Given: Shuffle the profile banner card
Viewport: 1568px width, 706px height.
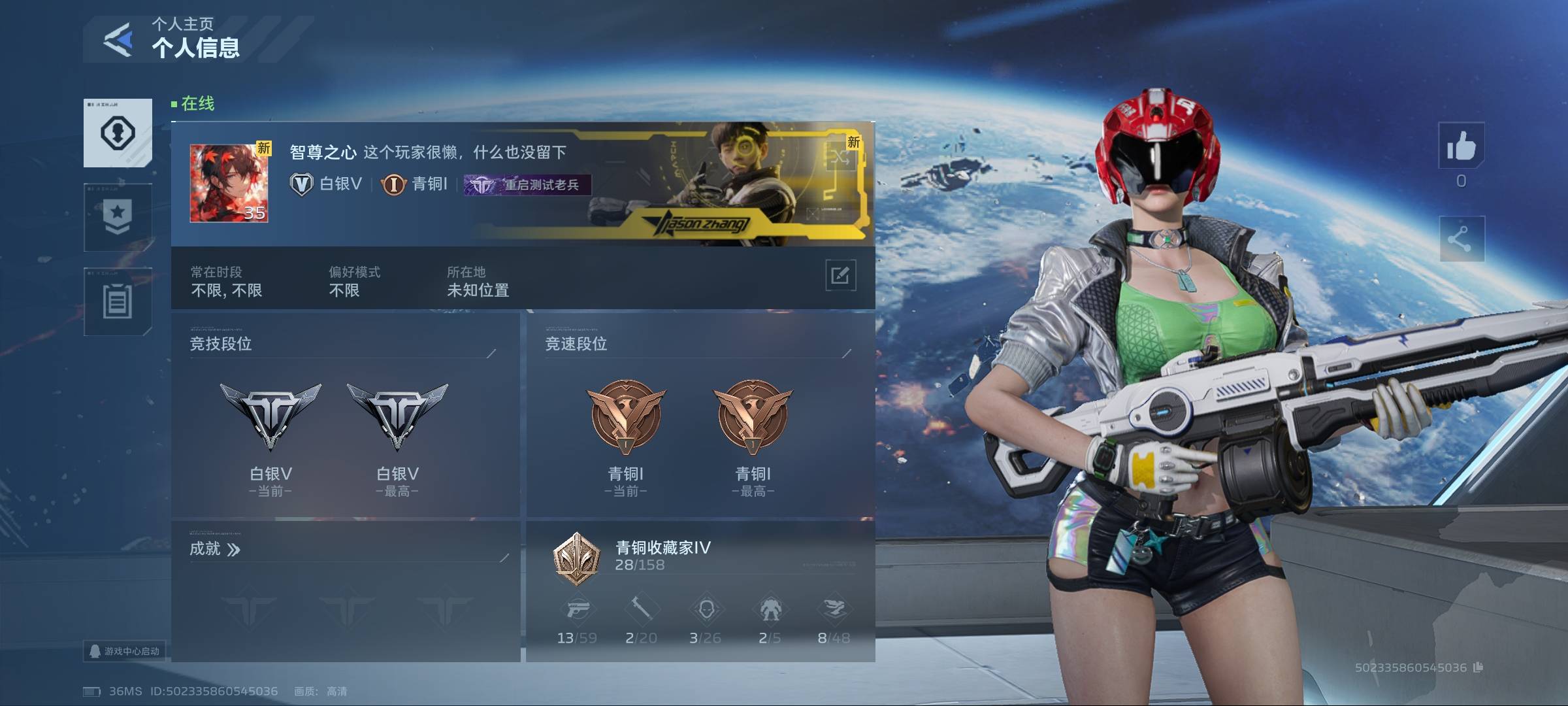Looking at the screenshot, I should click(841, 156).
